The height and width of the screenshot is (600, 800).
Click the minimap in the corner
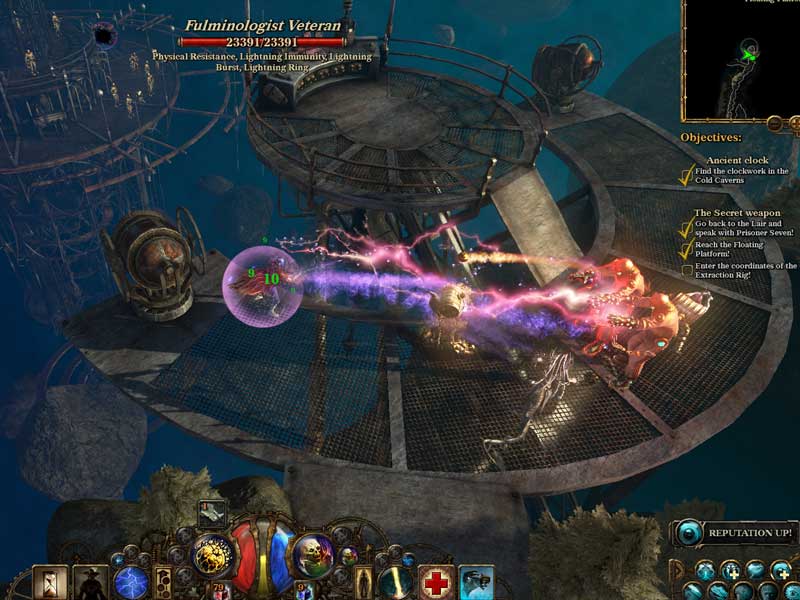pos(740,58)
